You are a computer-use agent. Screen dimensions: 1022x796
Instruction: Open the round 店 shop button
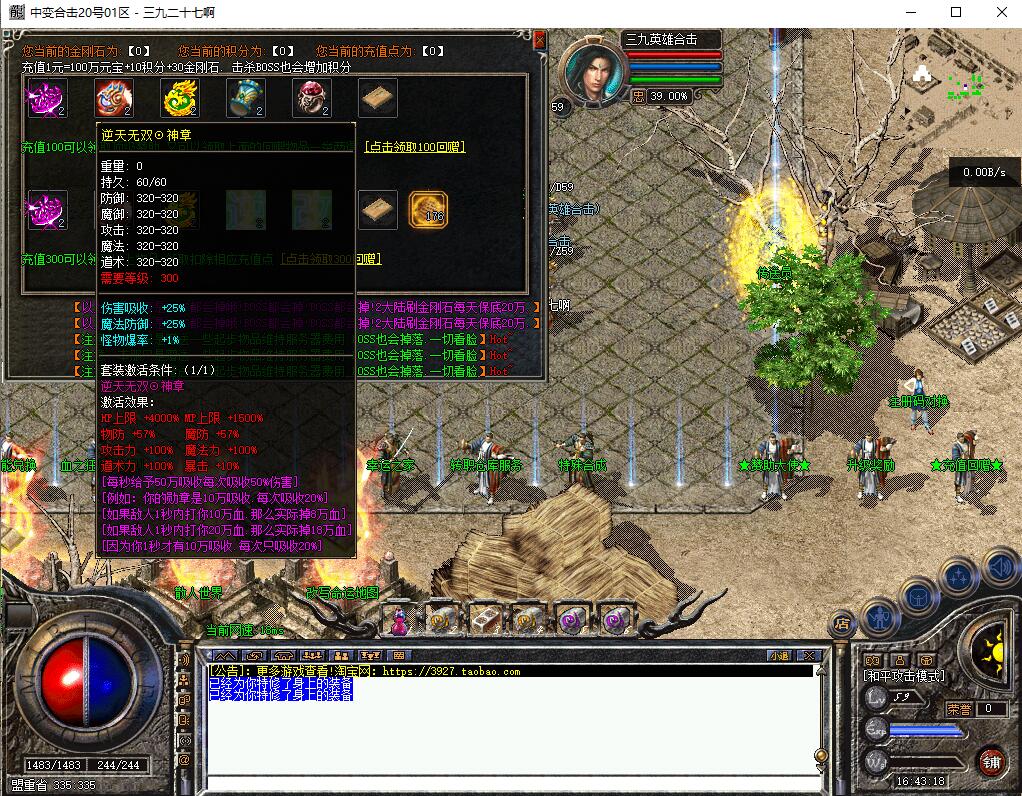[842, 622]
